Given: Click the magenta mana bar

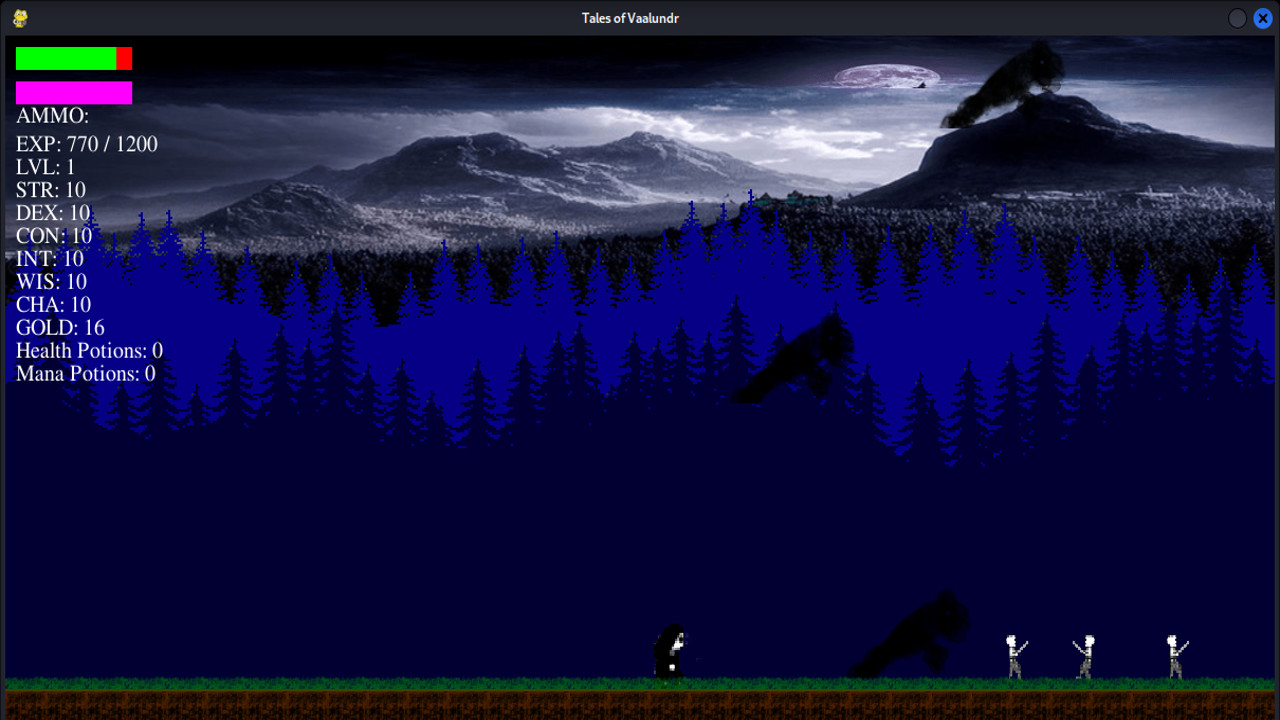Looking at the screenshot, I should pos(73,92).
